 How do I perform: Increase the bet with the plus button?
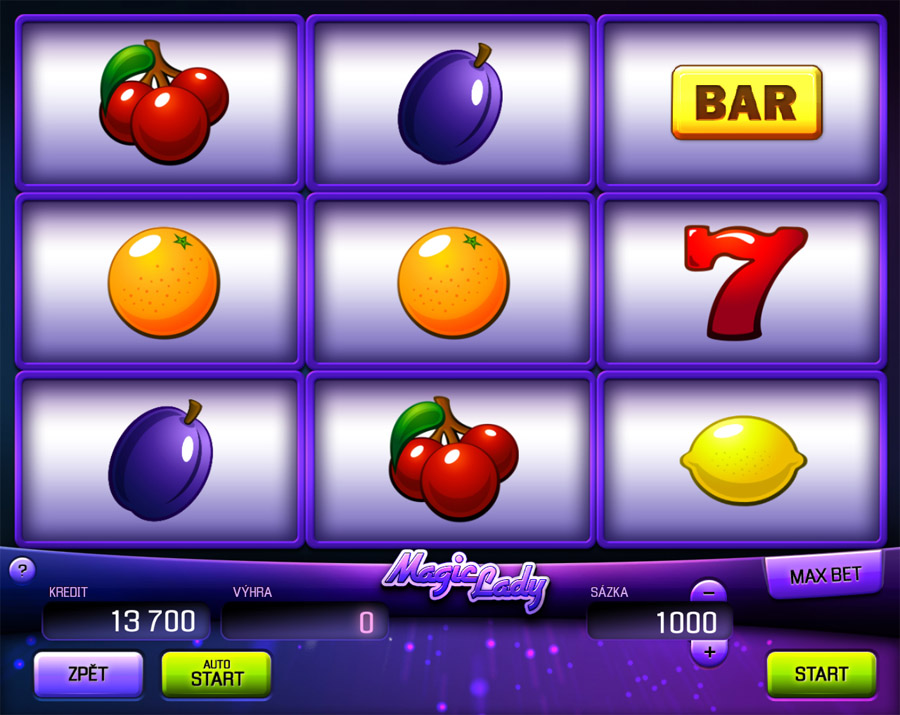point(709,652)
